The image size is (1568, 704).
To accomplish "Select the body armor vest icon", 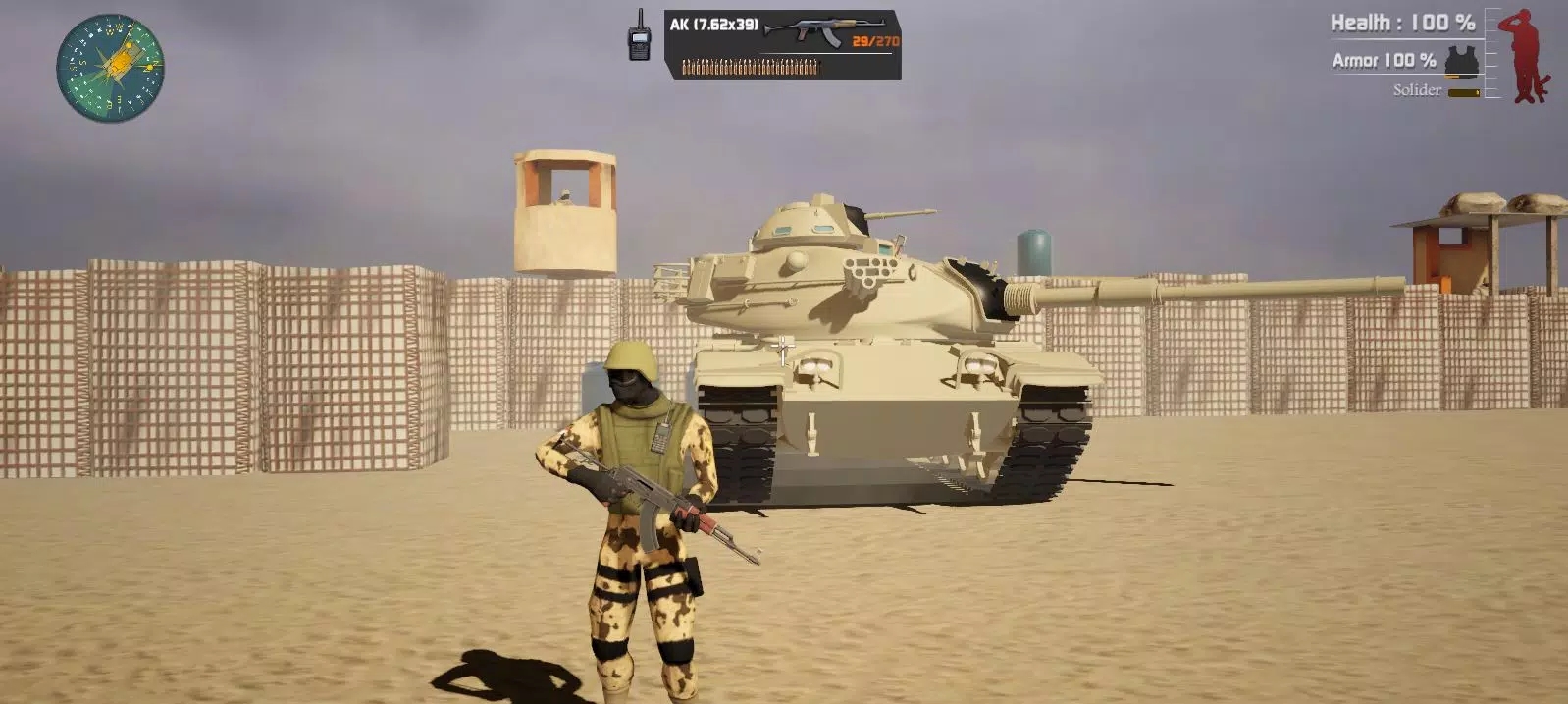I will click(1461, 61).
